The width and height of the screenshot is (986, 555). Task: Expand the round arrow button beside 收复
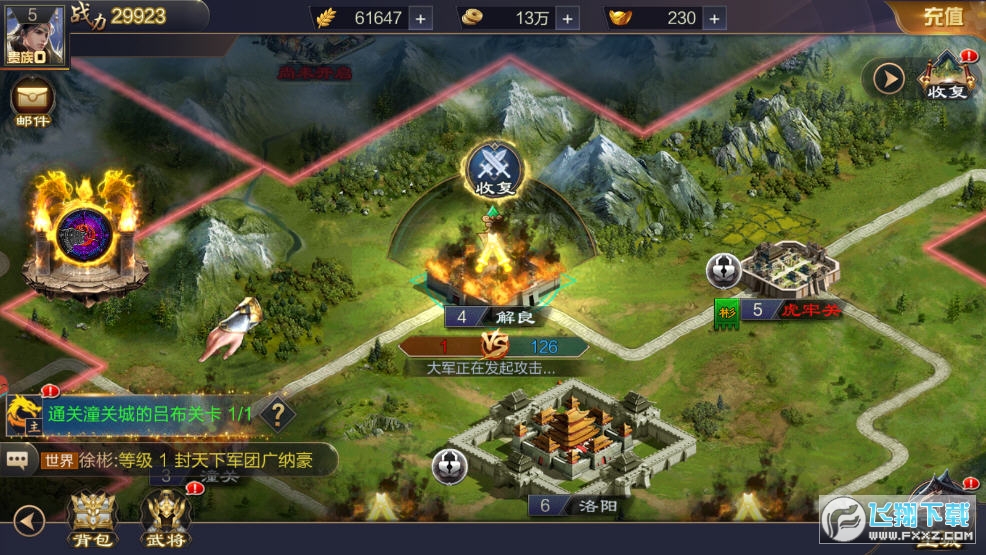click(888, 78)
